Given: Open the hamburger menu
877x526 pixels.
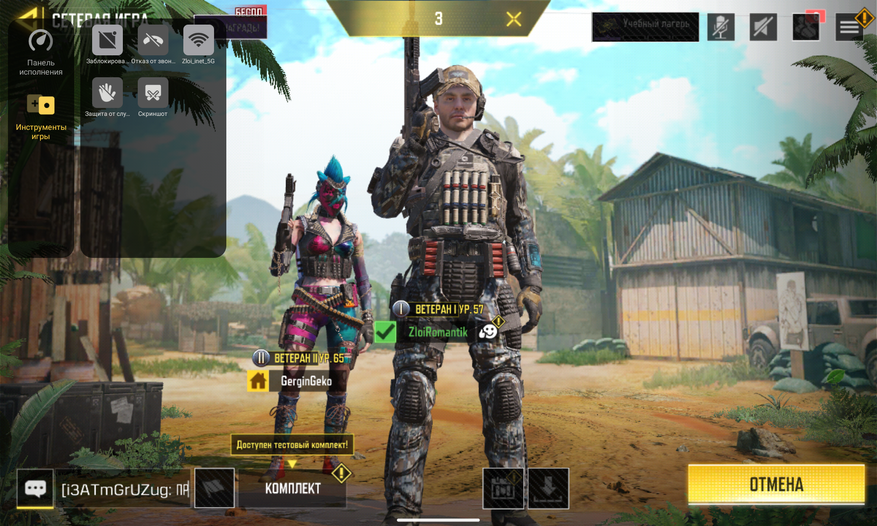Looking at the screenshot, I should click(x=850, y=26).
